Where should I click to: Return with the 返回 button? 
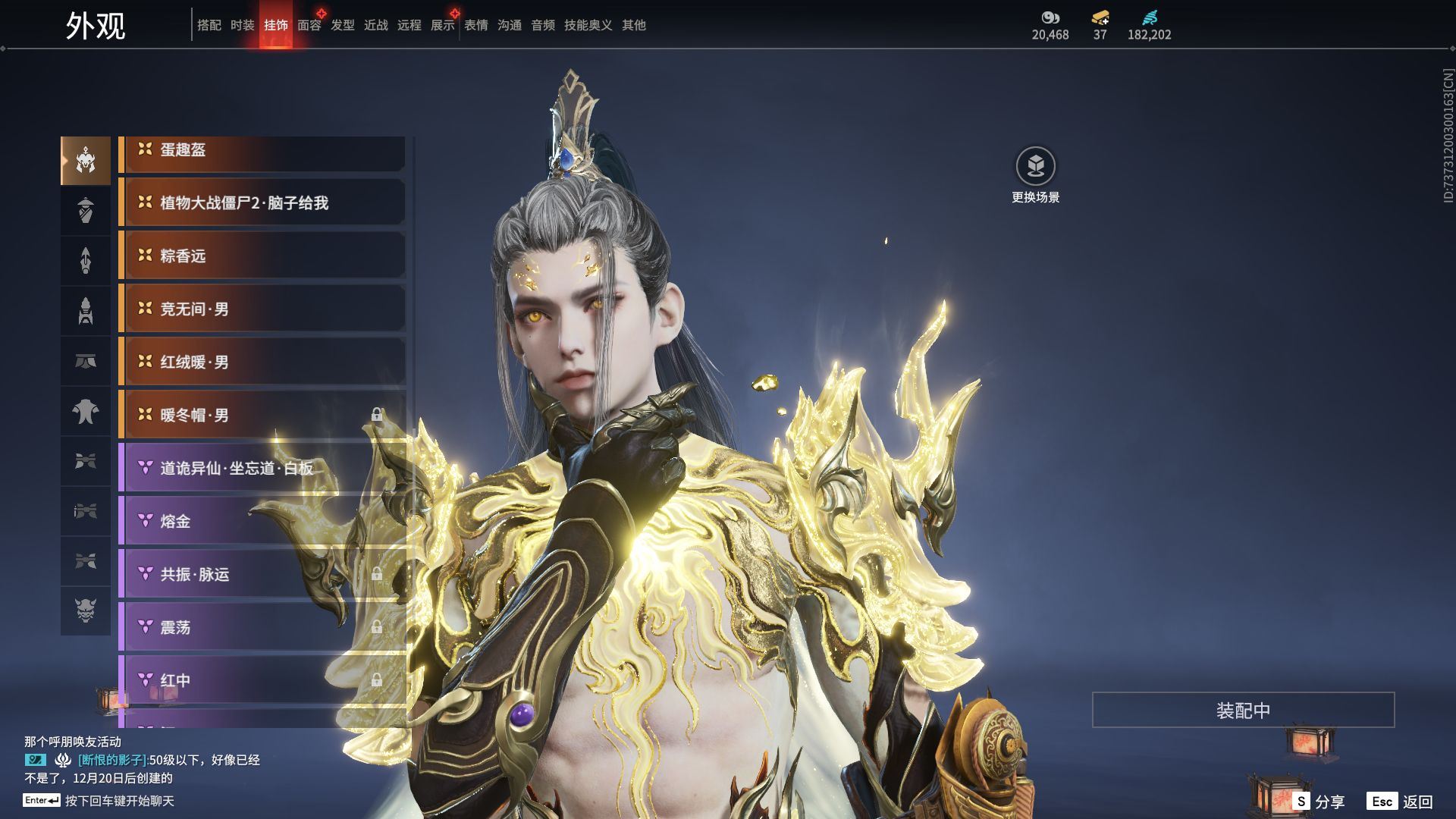[x=1401, y=801]
